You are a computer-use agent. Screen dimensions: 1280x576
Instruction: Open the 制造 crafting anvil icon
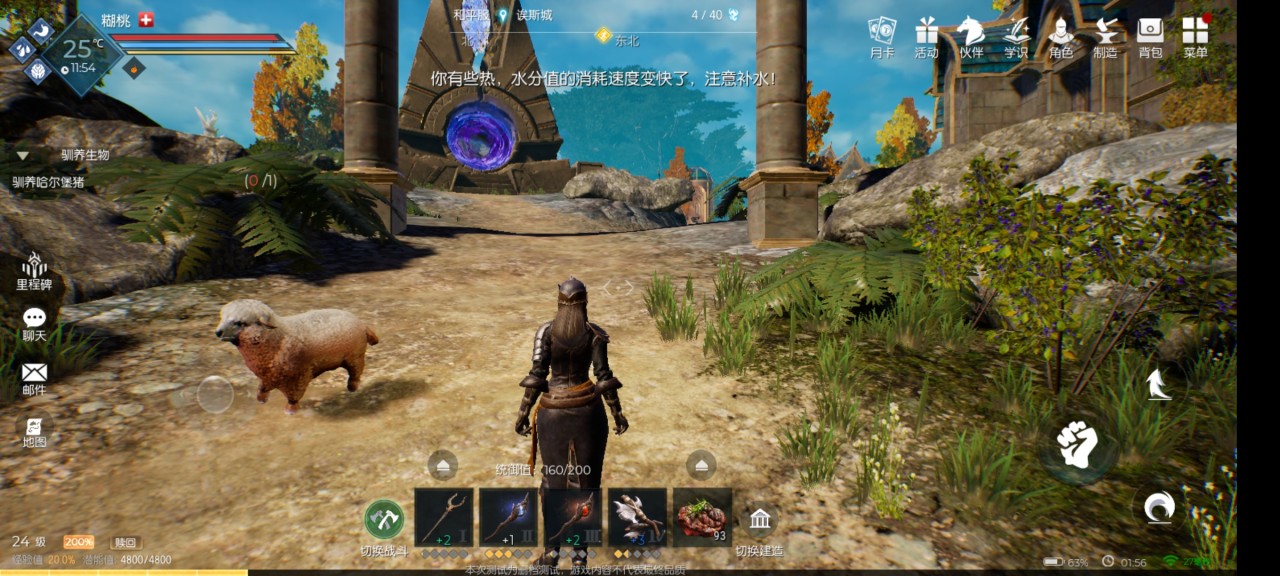(1106, 34)
